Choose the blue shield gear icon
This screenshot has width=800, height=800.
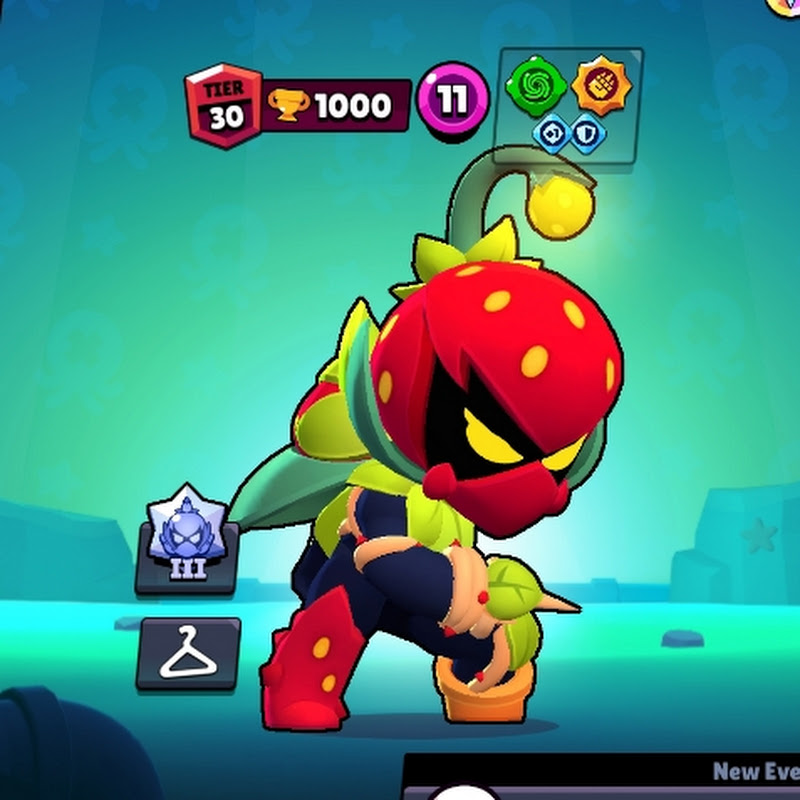587,134
